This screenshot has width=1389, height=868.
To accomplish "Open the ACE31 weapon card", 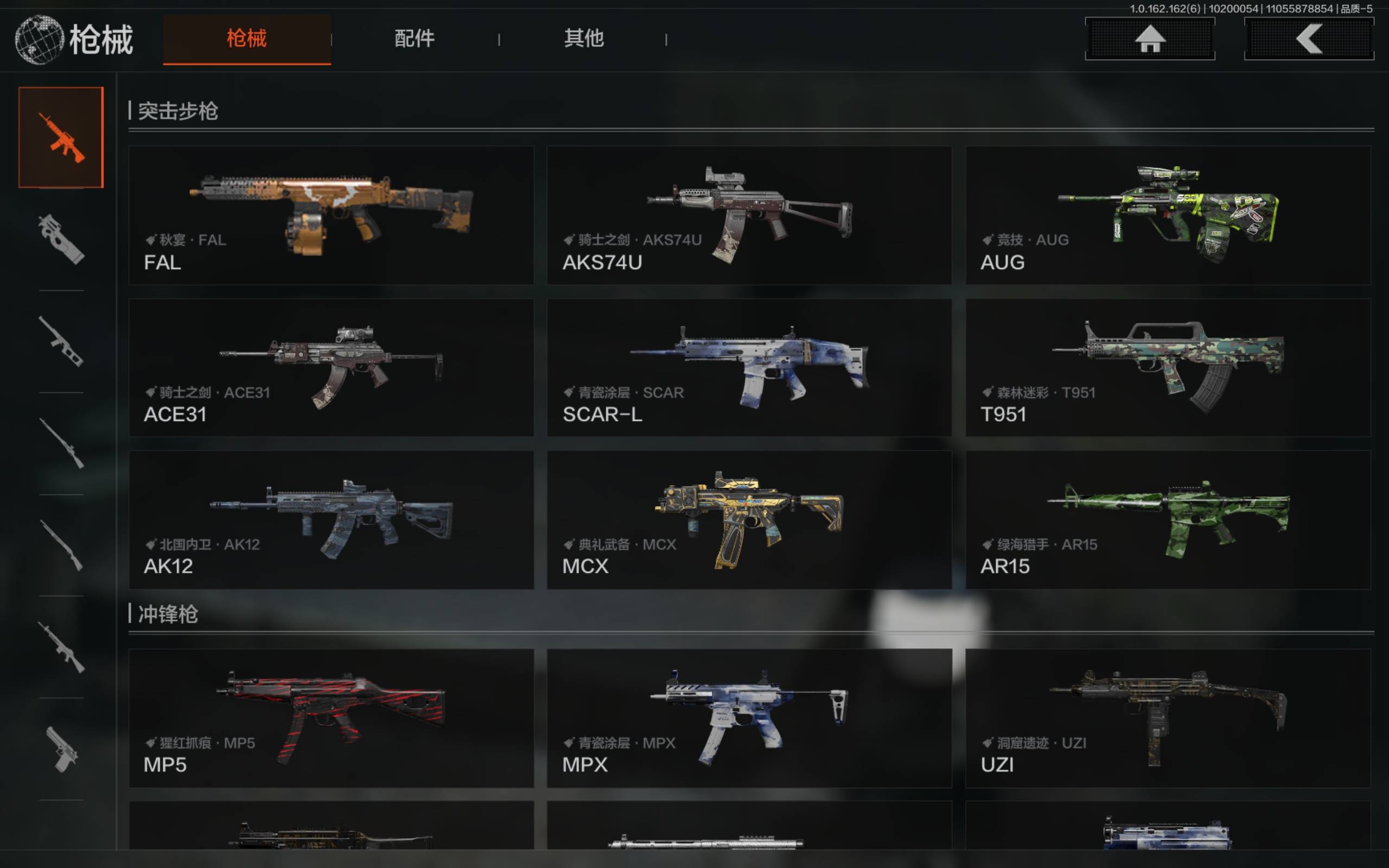I will 331,367.
